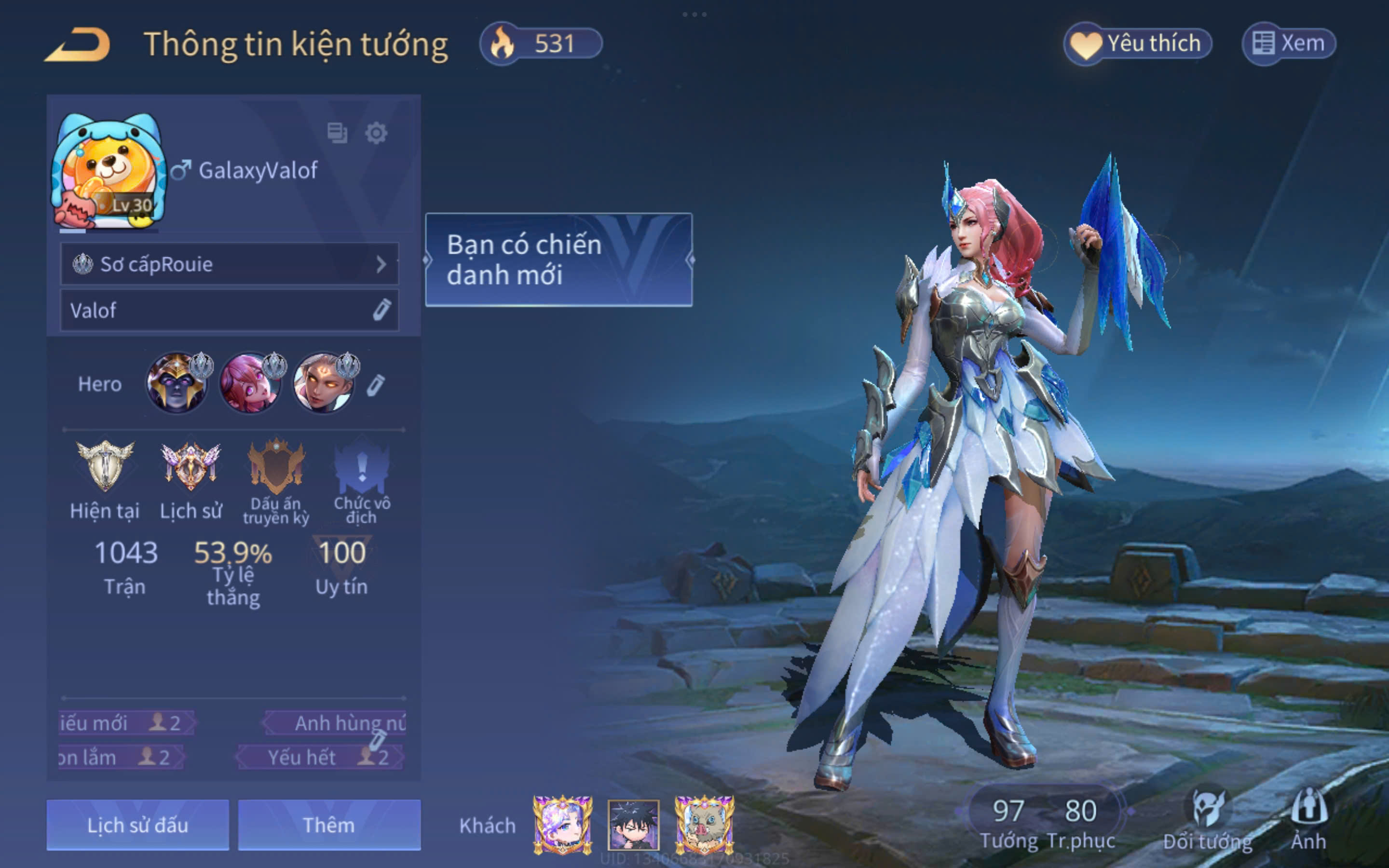This screenshot has height=868, width=1389.
Task: Go back with the gold arrow
Action: click(77, 45)
